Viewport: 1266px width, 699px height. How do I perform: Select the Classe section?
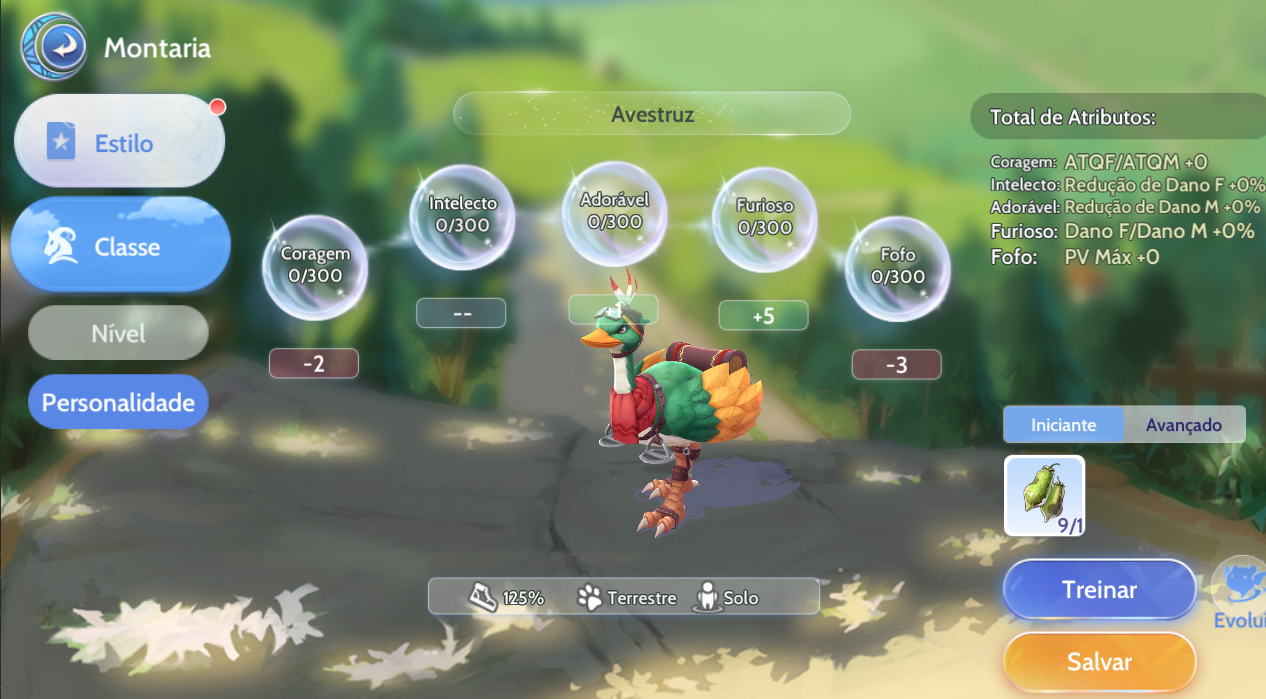121,246
